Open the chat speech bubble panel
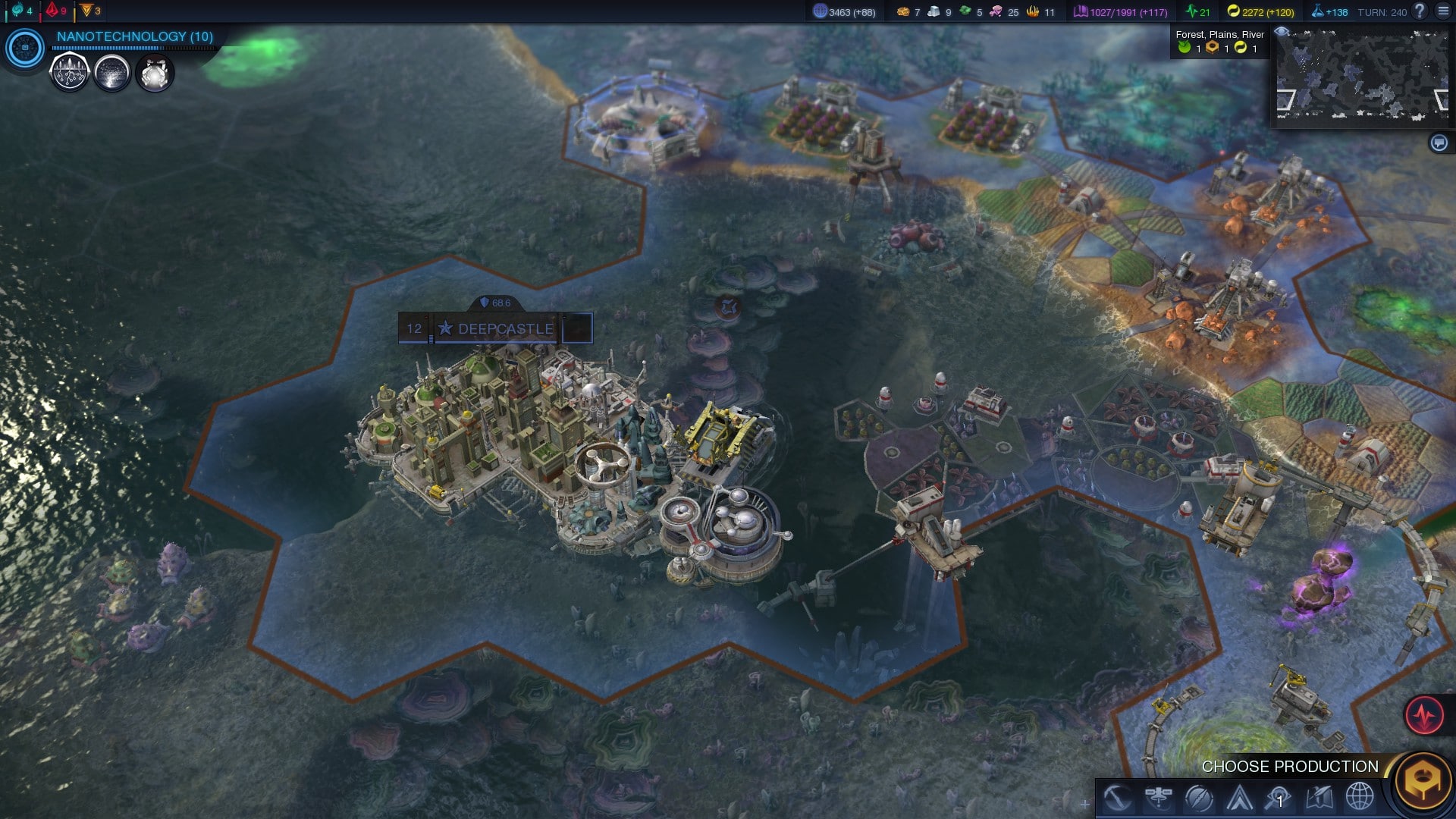 (x=1439, y=143)
